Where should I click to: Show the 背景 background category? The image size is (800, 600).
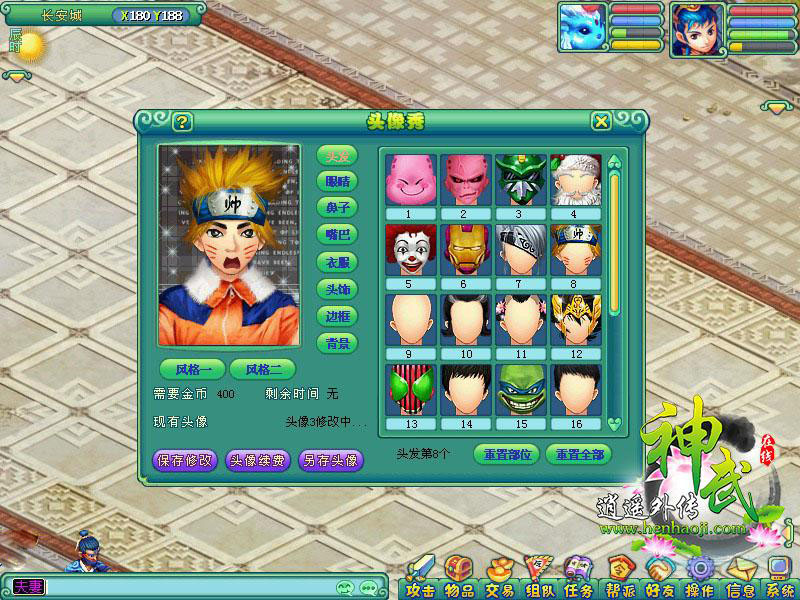338,343
